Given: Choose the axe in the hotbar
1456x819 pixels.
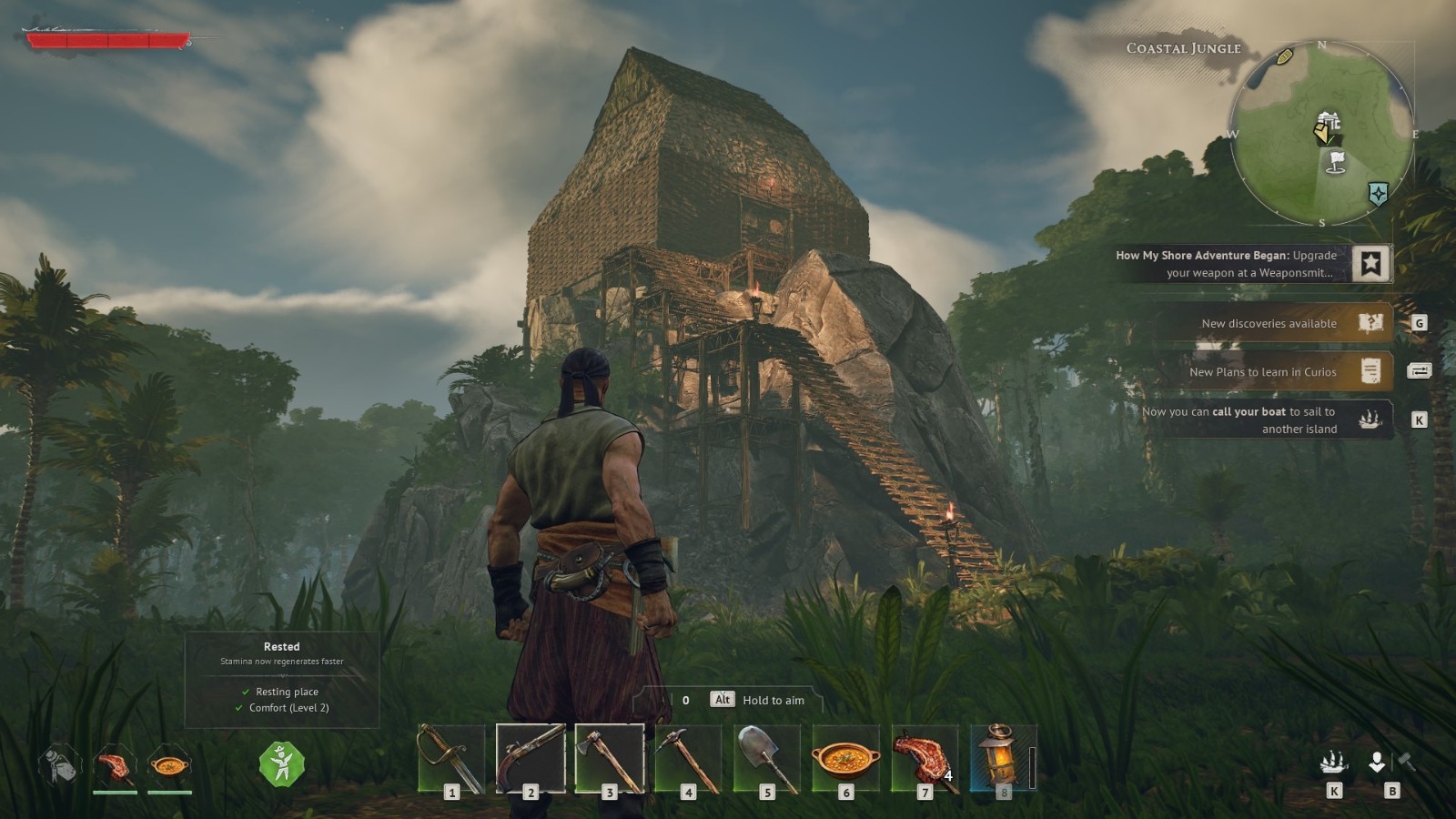Looking at the screenshot, I should 610,758.
